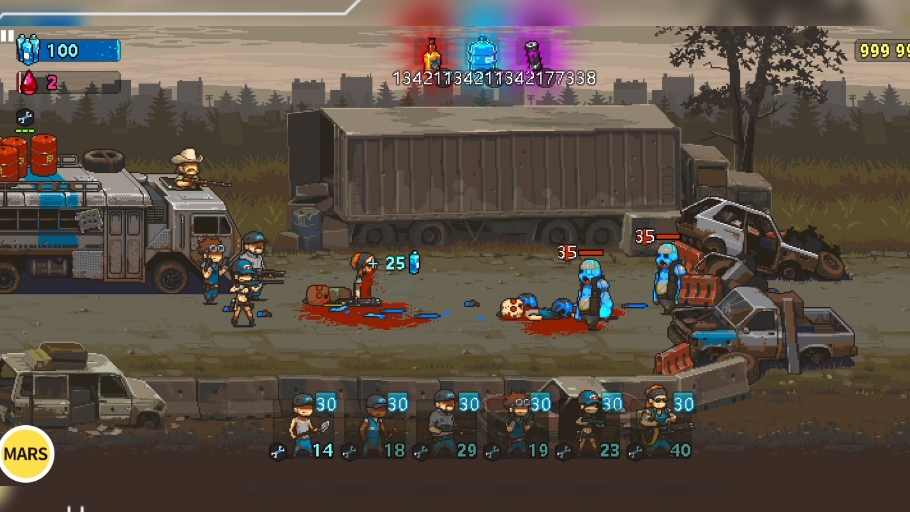Use the Molotov cocktail bottle item
Screen dimensions: 910x512
pyautogui.click(x=432, y=54)
